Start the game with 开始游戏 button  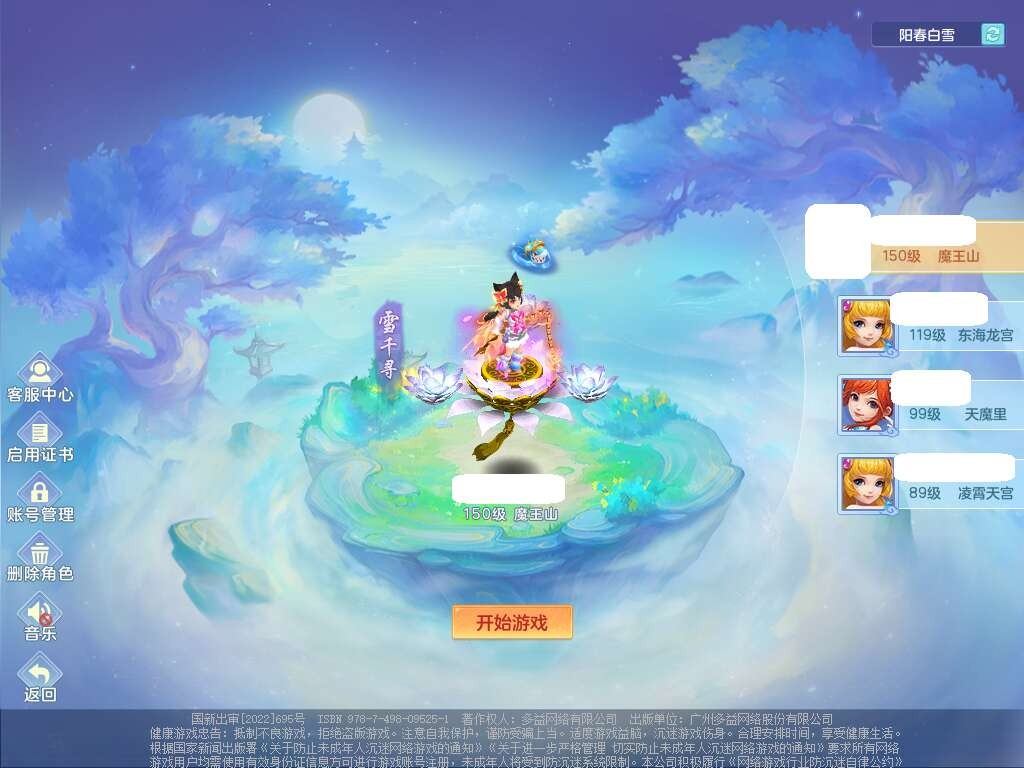pyautogui.click(x=512, y=622)
